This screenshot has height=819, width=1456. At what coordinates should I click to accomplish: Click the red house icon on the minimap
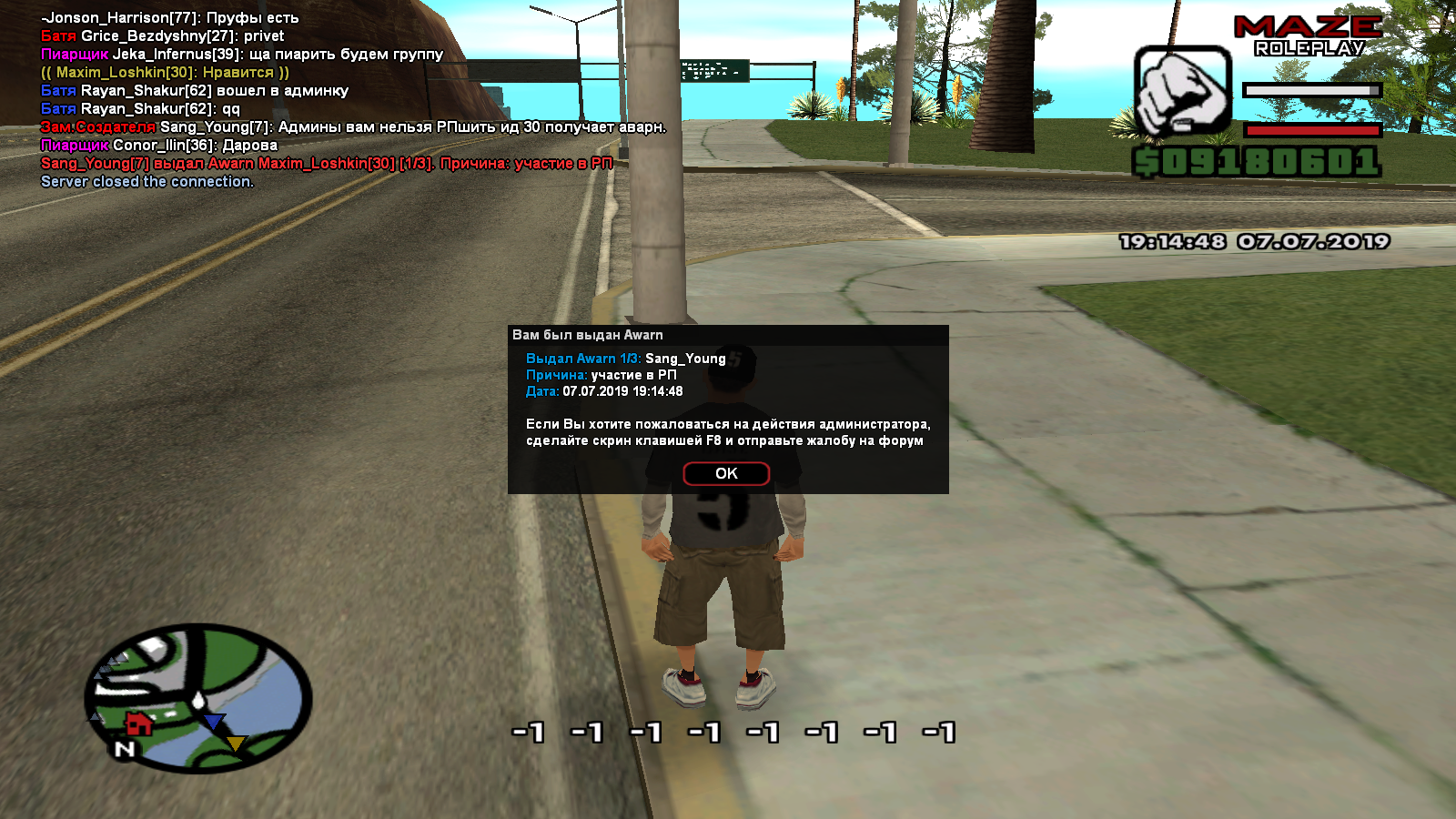tap(139, 723)
